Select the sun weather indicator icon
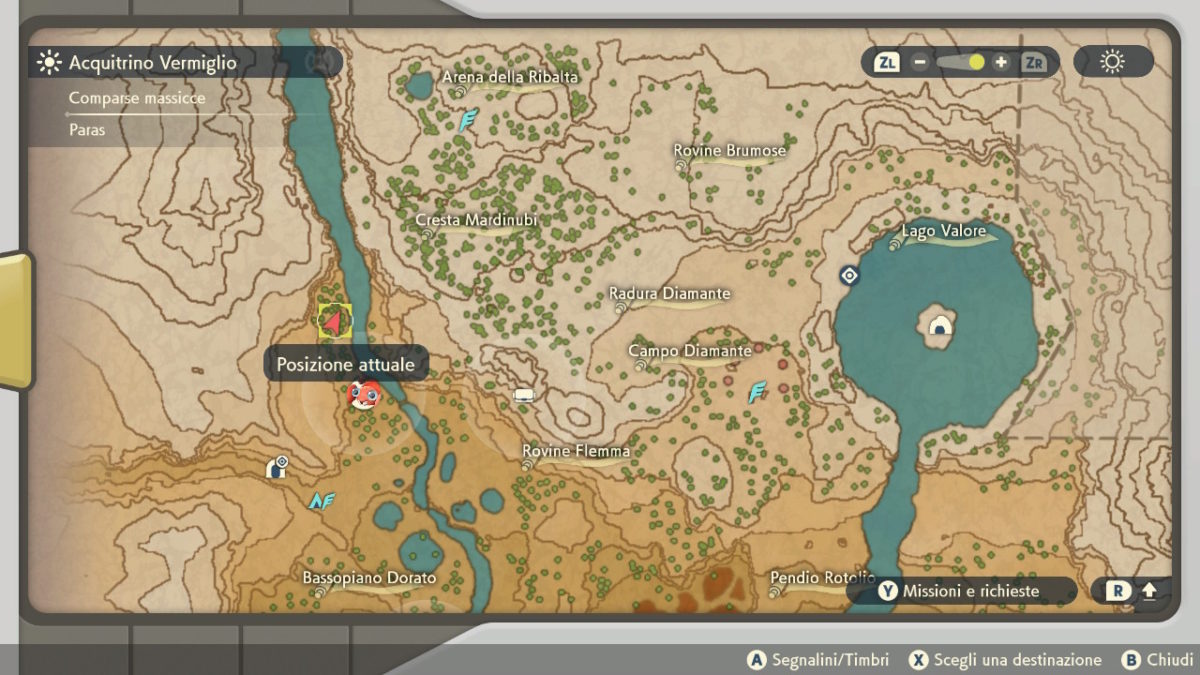1200x675 pixels. point(1112,62)
